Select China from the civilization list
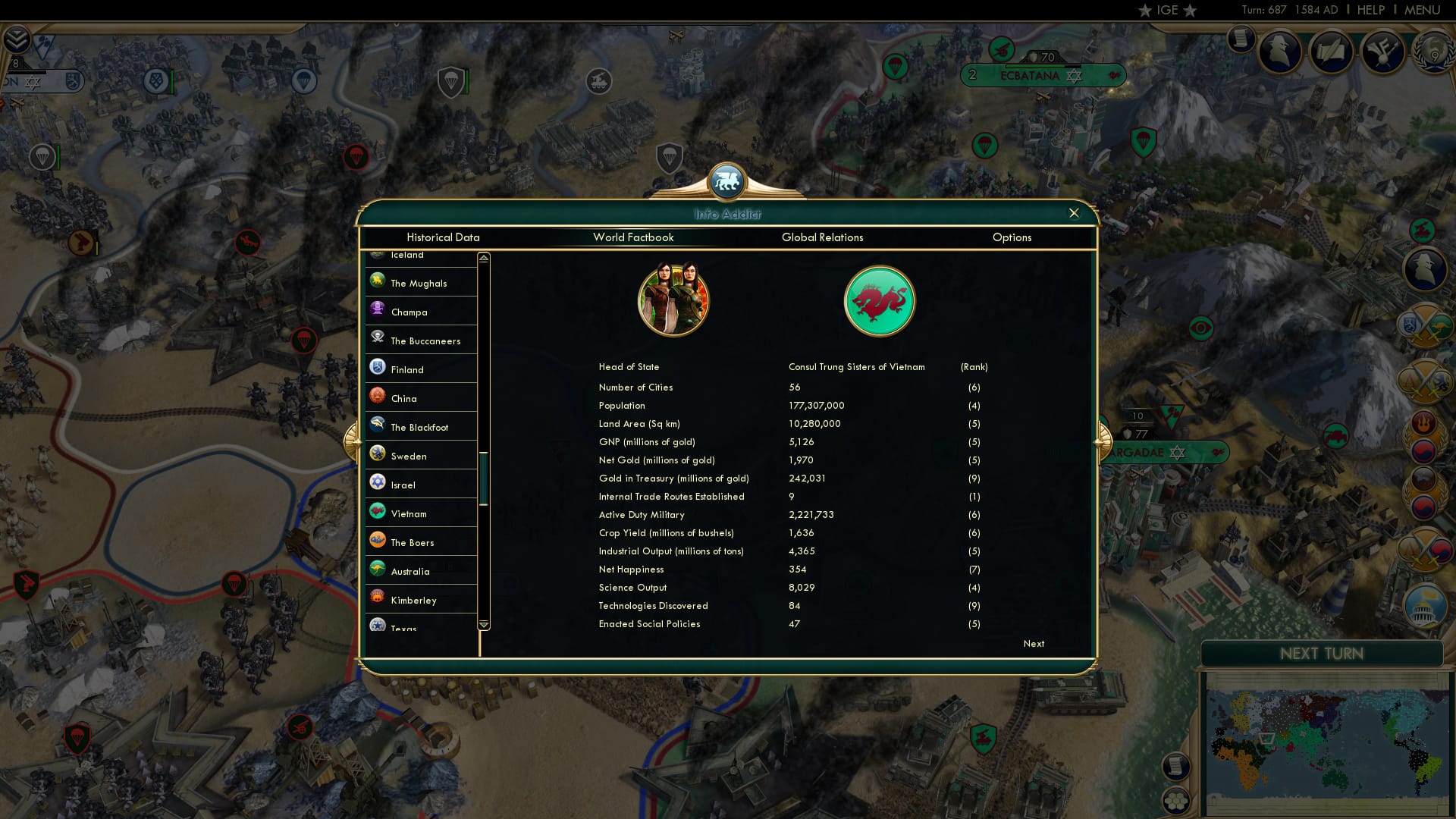Image resolution: width=1456 pixels, height=819 pixels. 403,398
